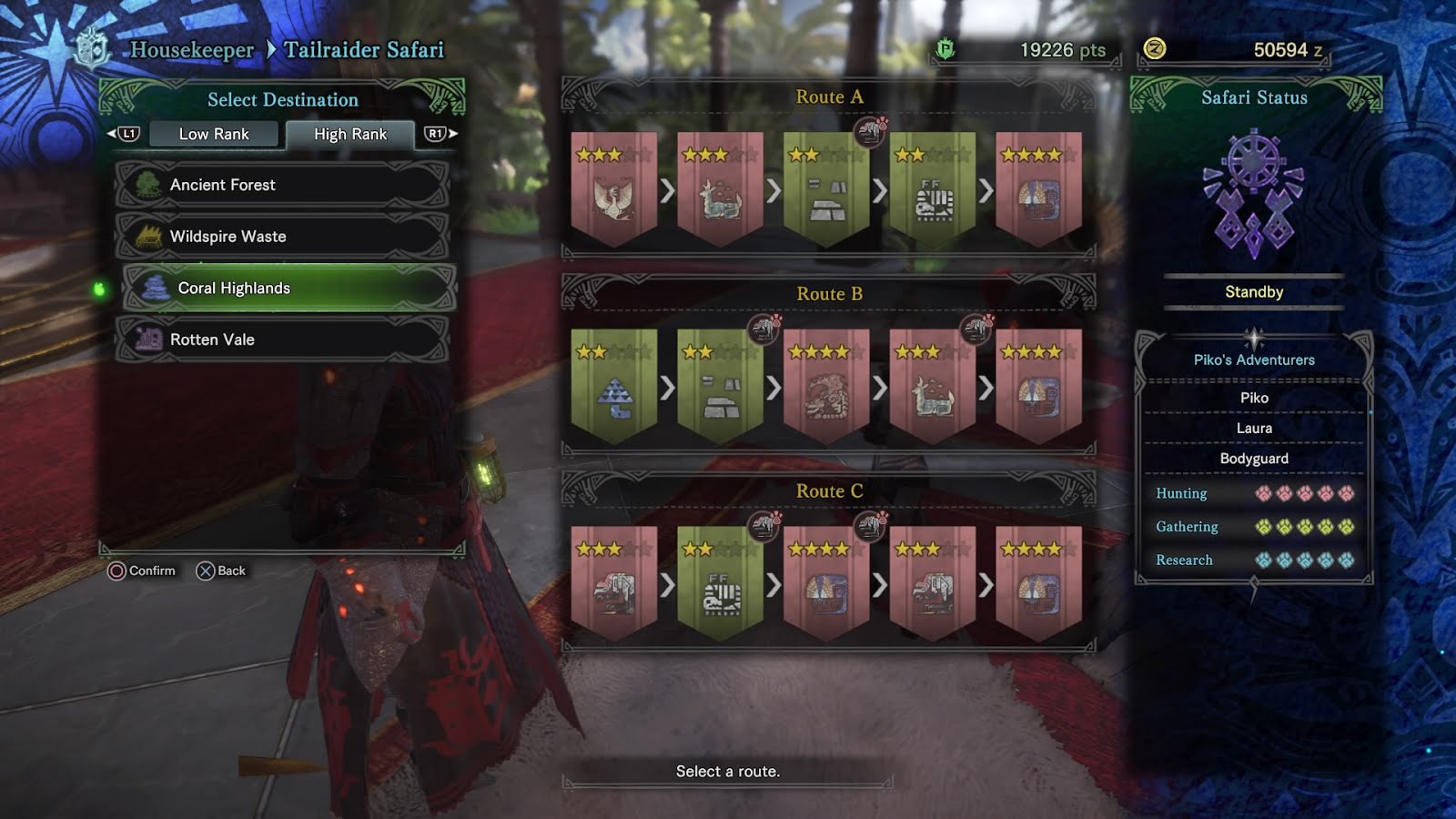
Task: Select Piko in the adventurers list
Action: [x=1254, y=398]
